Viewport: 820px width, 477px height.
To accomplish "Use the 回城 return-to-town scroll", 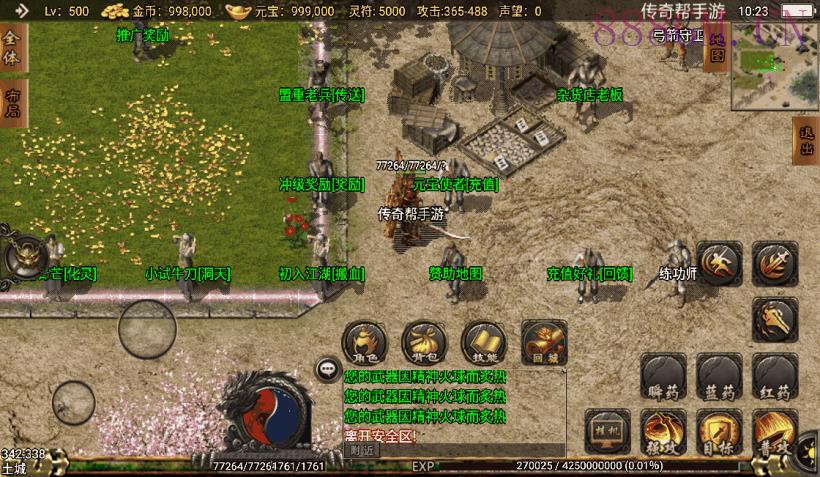I will tap(543, 342).
